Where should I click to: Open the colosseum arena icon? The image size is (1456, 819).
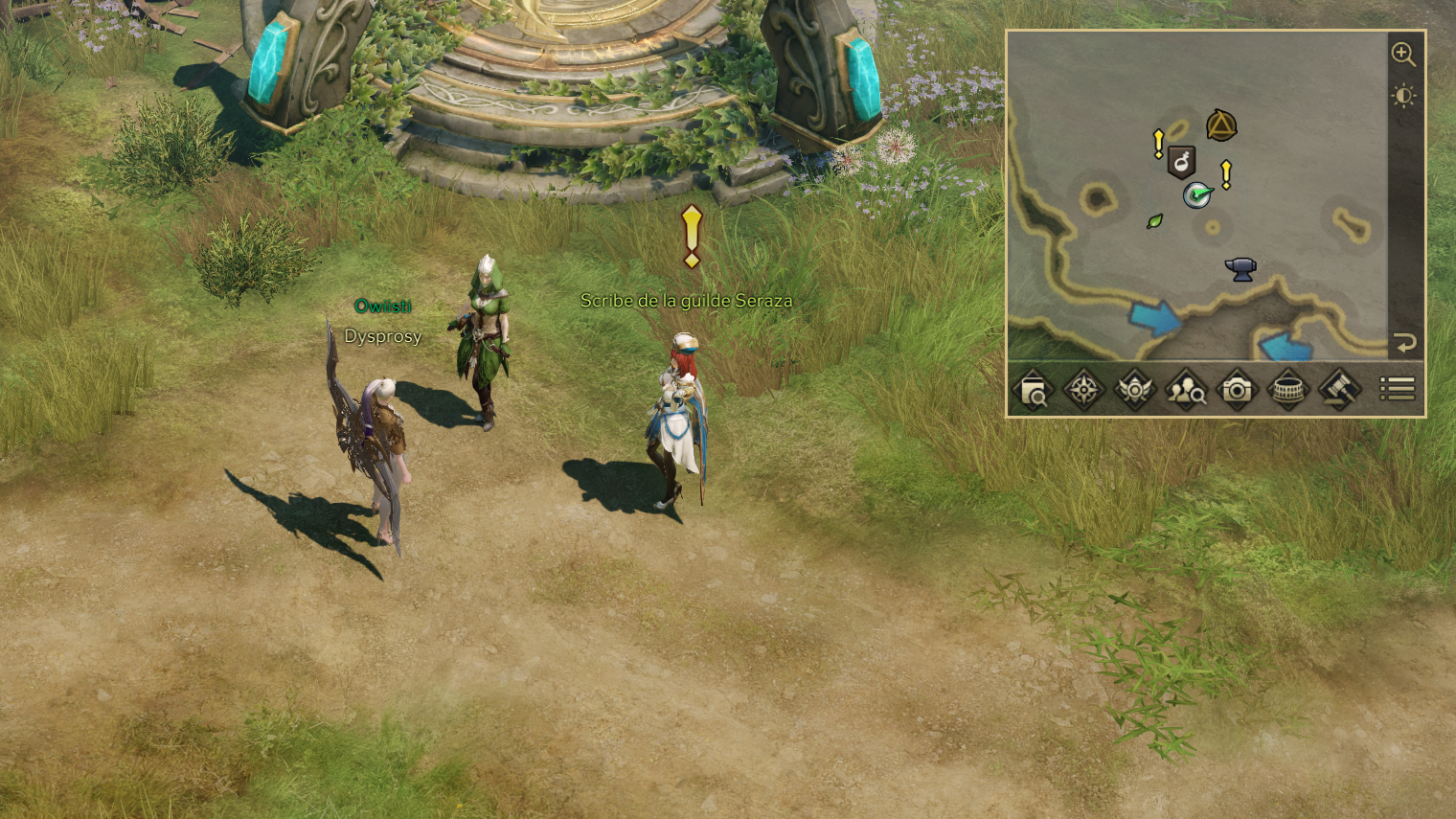pos(1287,390)
